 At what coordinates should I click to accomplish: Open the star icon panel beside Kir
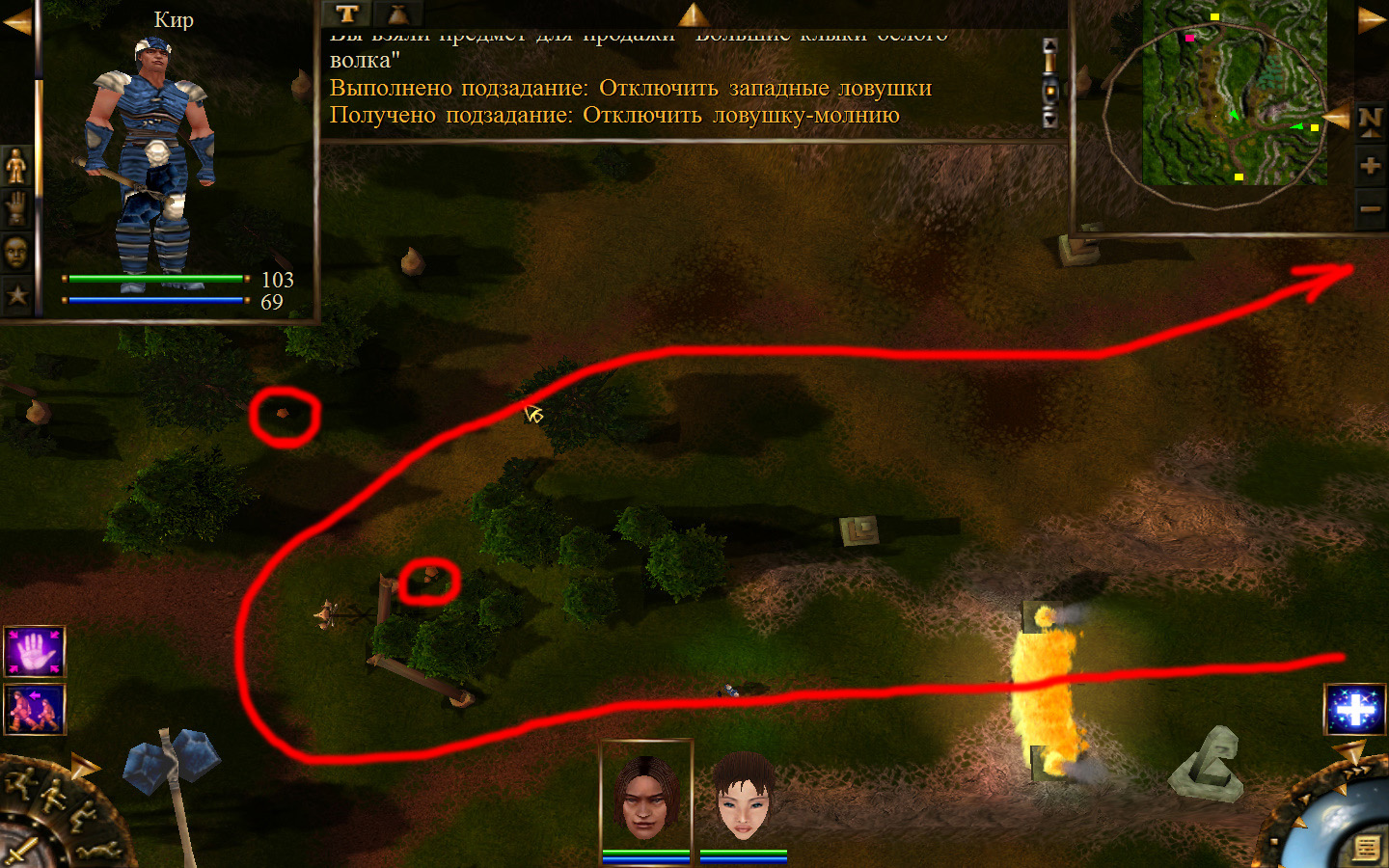tap(16, 295)
